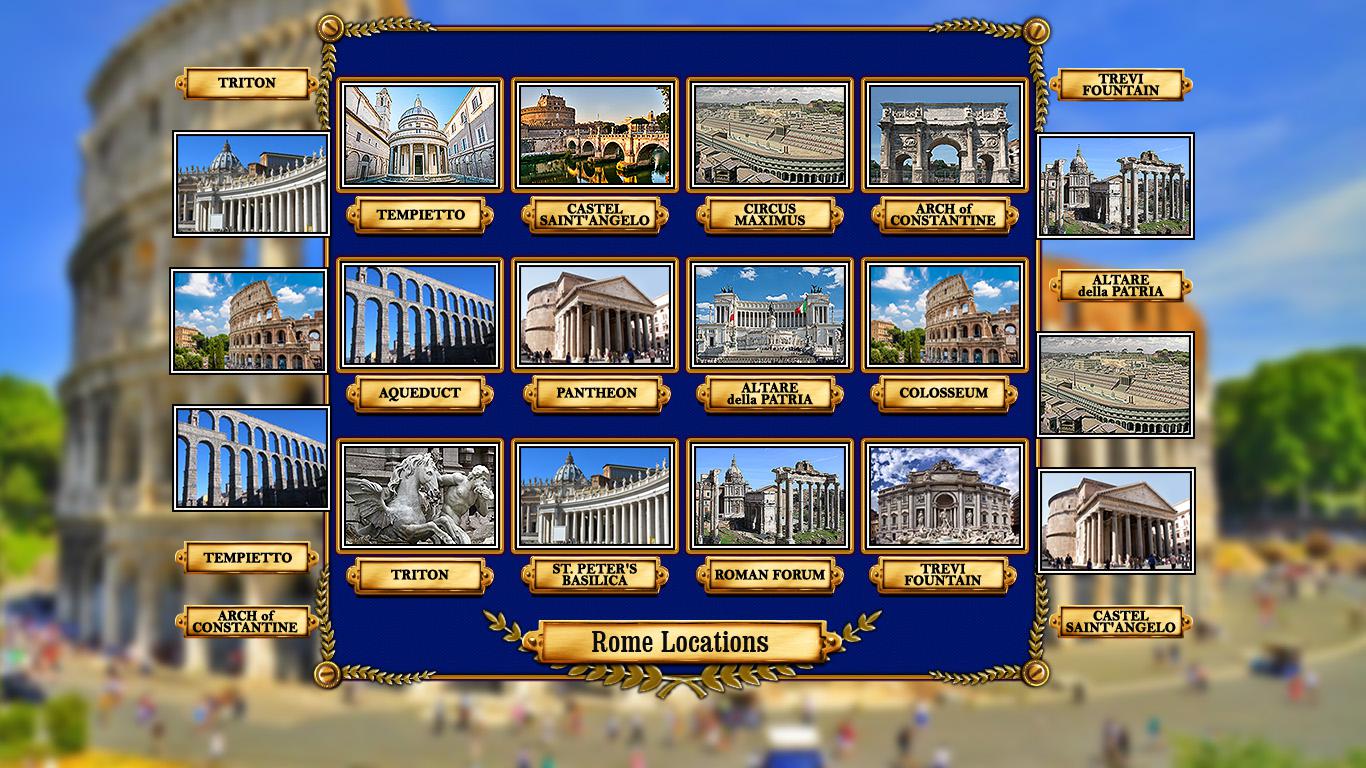This screenshot has height=768, width=1366.
Task: Select the CIRCUS MAXIMUS name plate
Action: tap(769, 215)
